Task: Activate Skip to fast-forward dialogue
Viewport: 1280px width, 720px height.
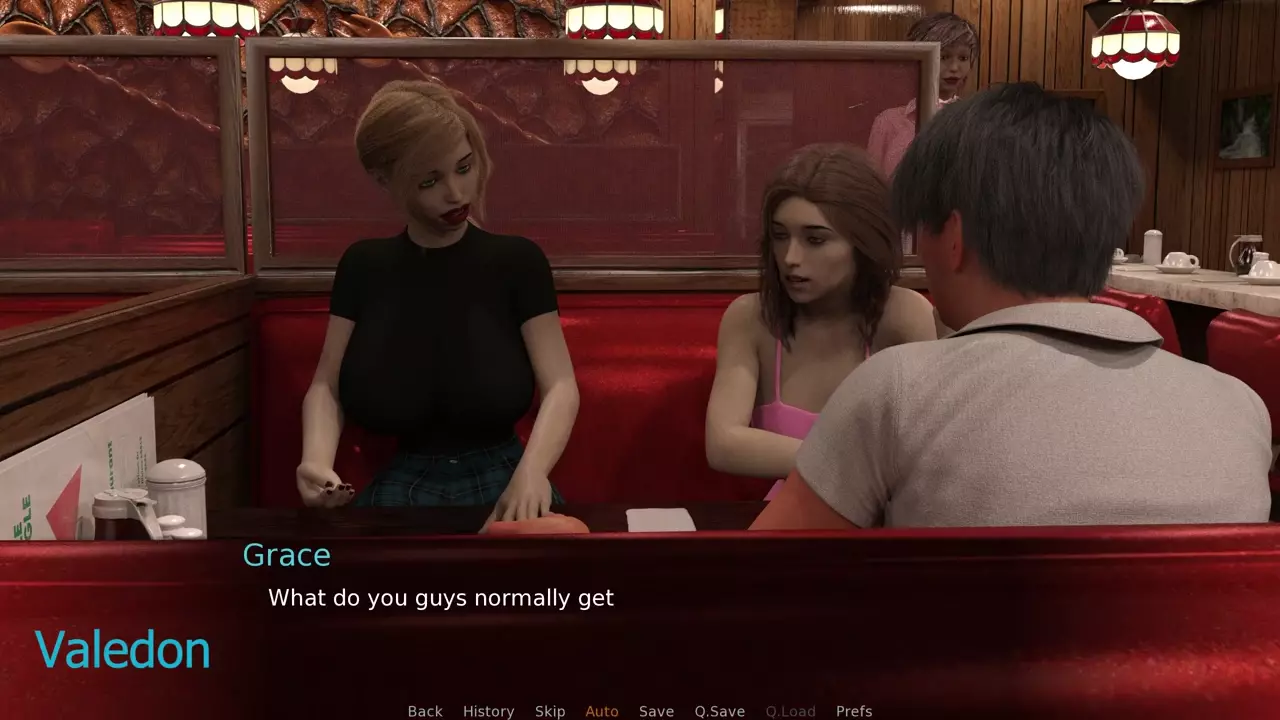Action: pos(550,711)
